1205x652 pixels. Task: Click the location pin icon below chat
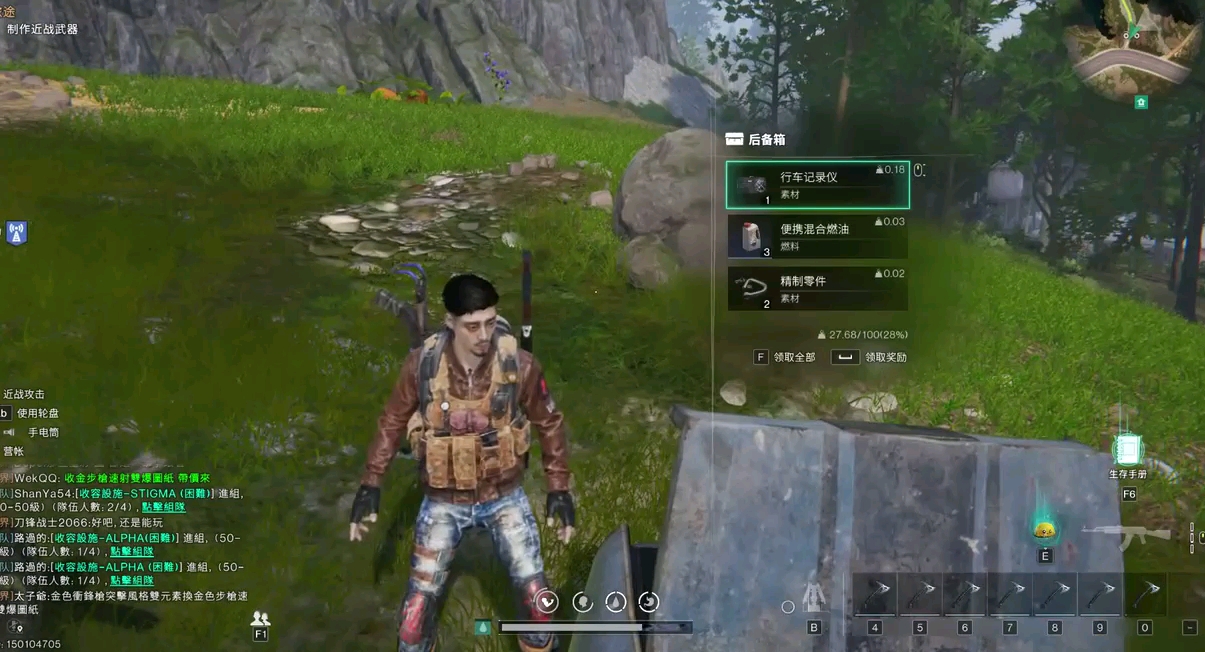click(x=13, y=627)
